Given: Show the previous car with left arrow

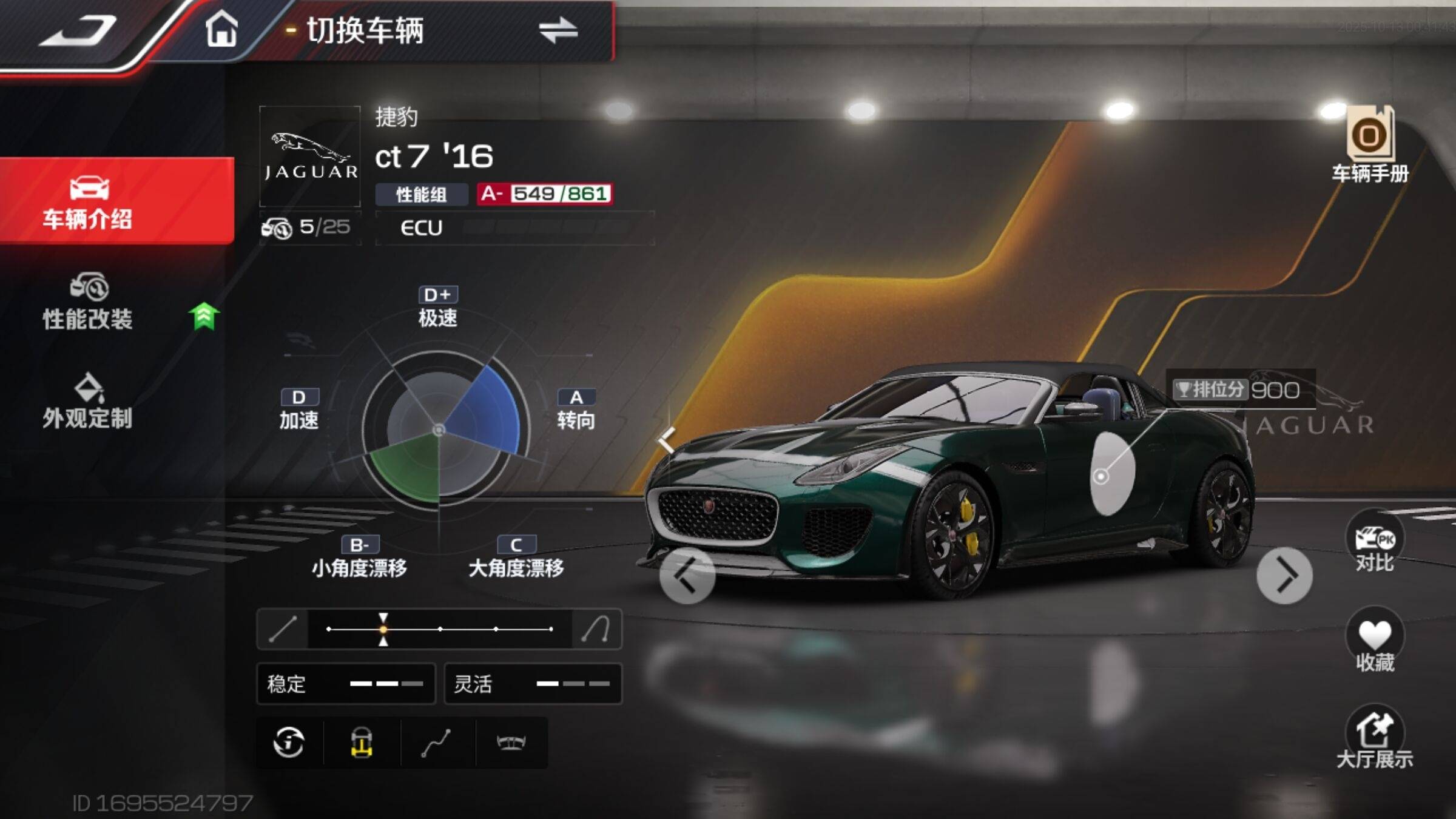Looking at the screenshot, I should 687,575.
